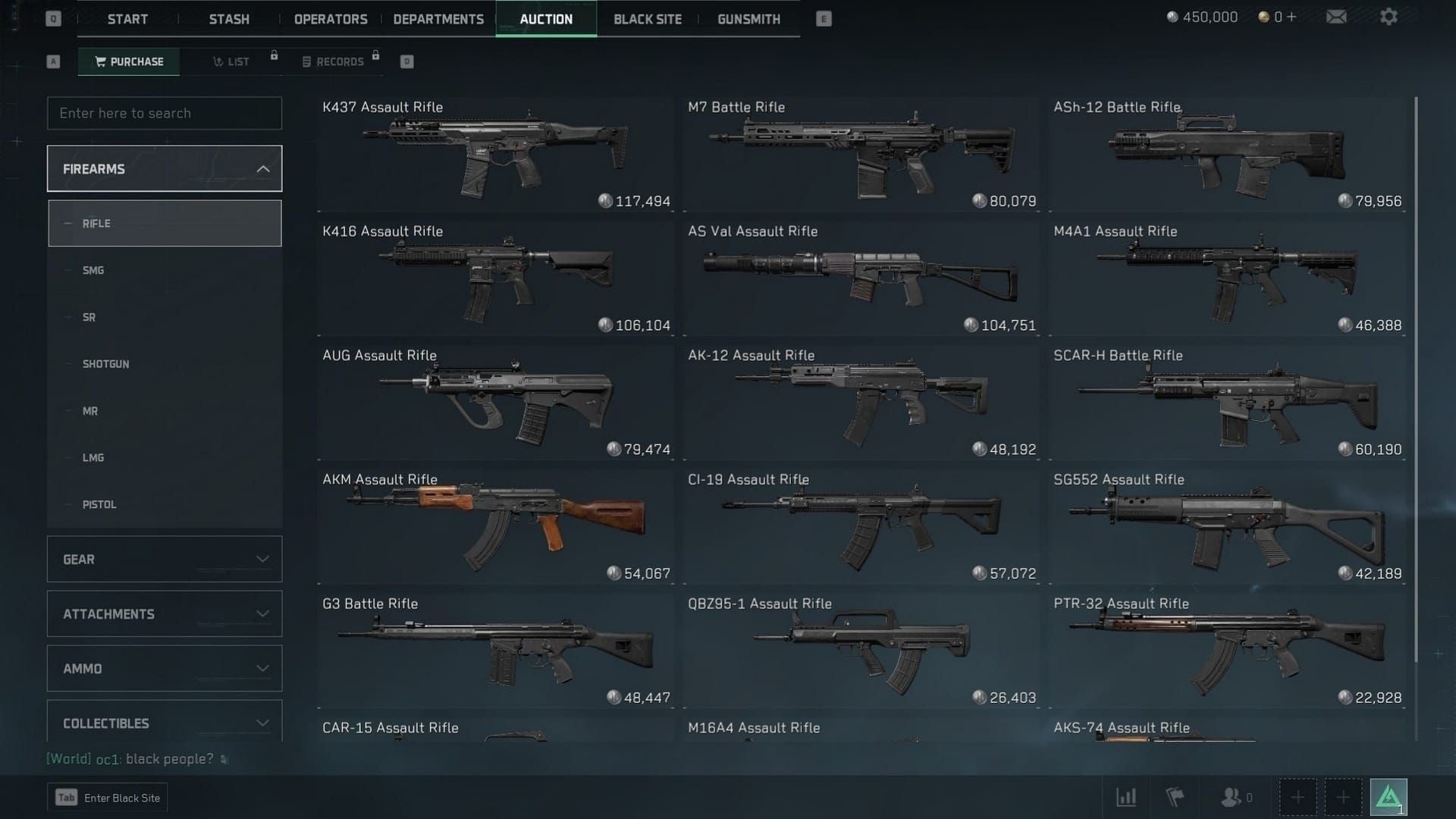Expand the GEAR section
This screenshot has height=819, width=1456.
[x=165, y=559]
